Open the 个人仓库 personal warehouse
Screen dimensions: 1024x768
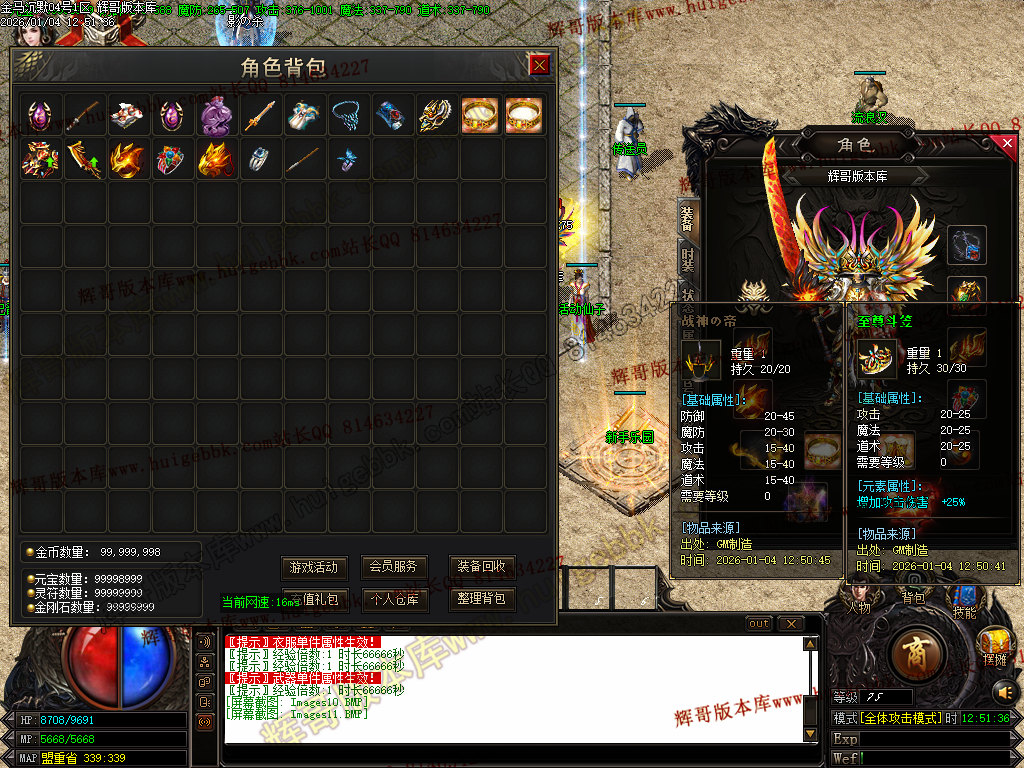point(393,600)
